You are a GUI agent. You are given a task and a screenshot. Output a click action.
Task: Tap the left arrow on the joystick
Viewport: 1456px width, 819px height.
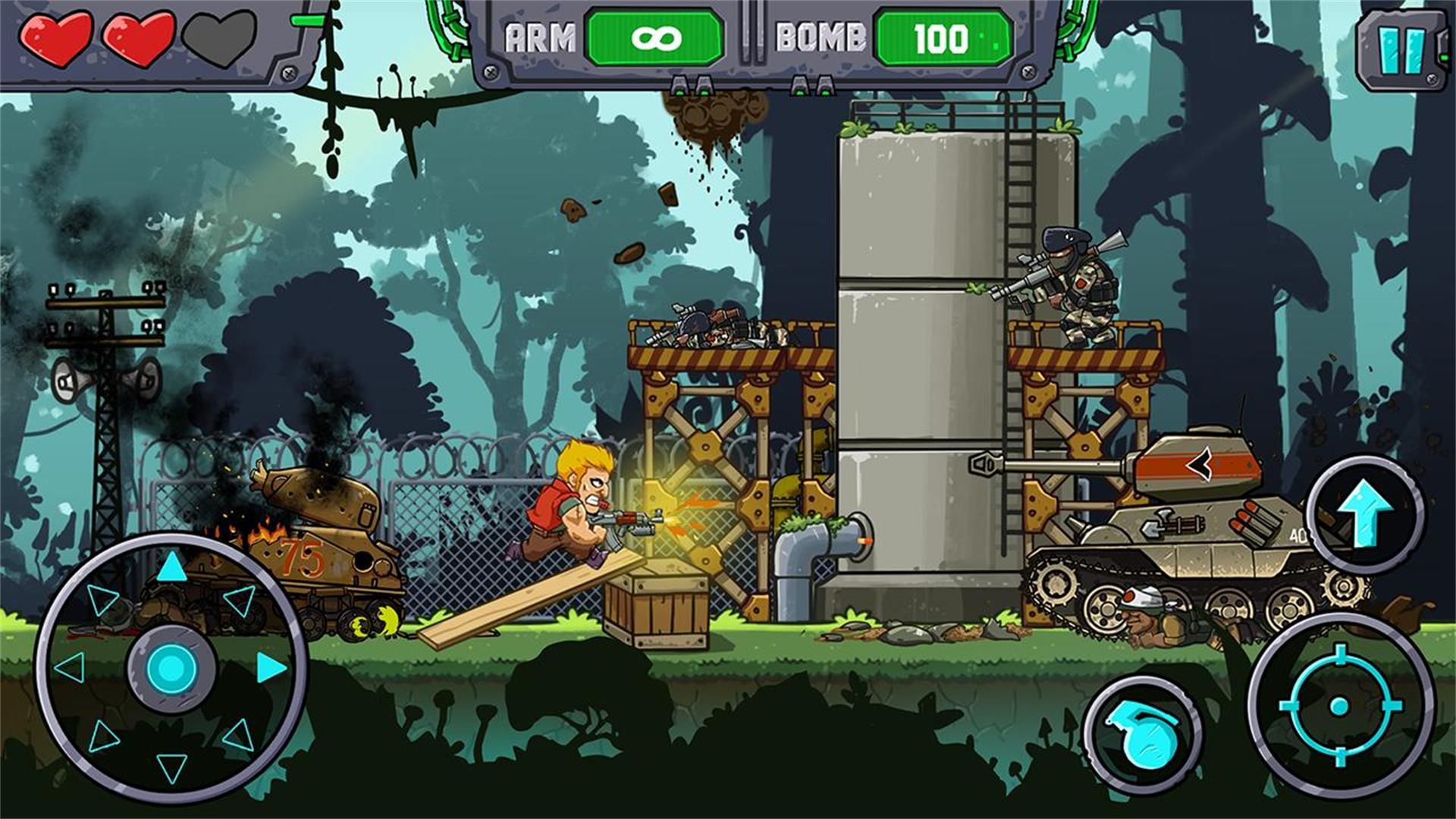[71, 667]
